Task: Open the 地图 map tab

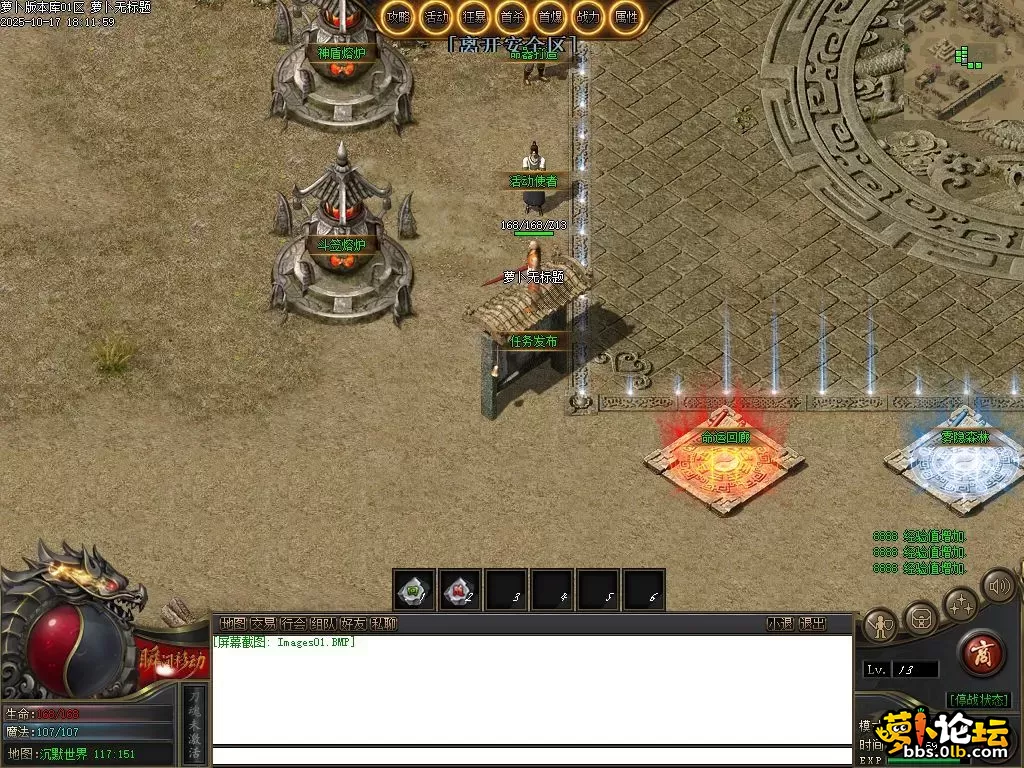Action: point(233,624)
